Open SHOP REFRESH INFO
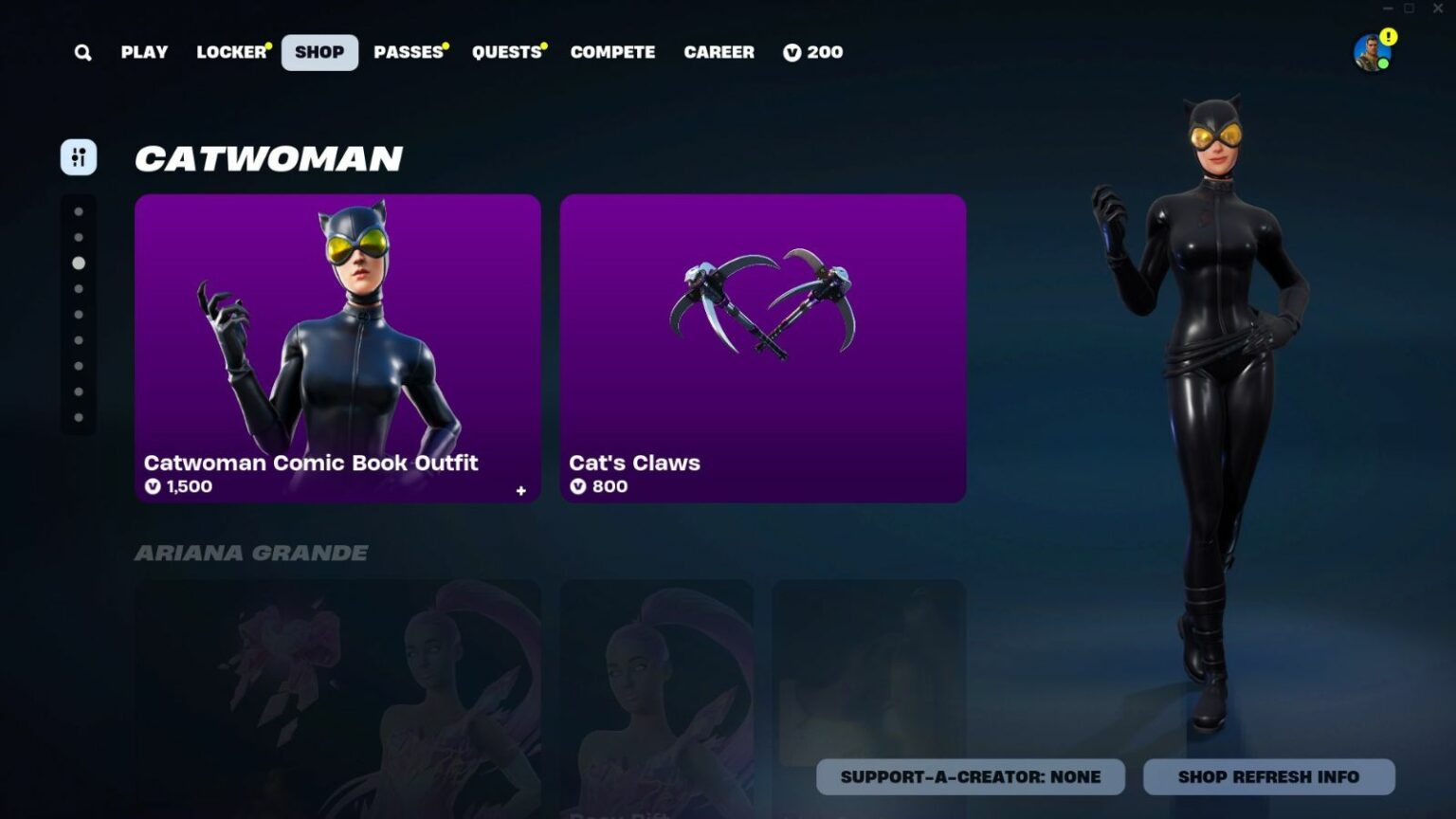This screenshot has height=819, width=1456. [1267, 776]
